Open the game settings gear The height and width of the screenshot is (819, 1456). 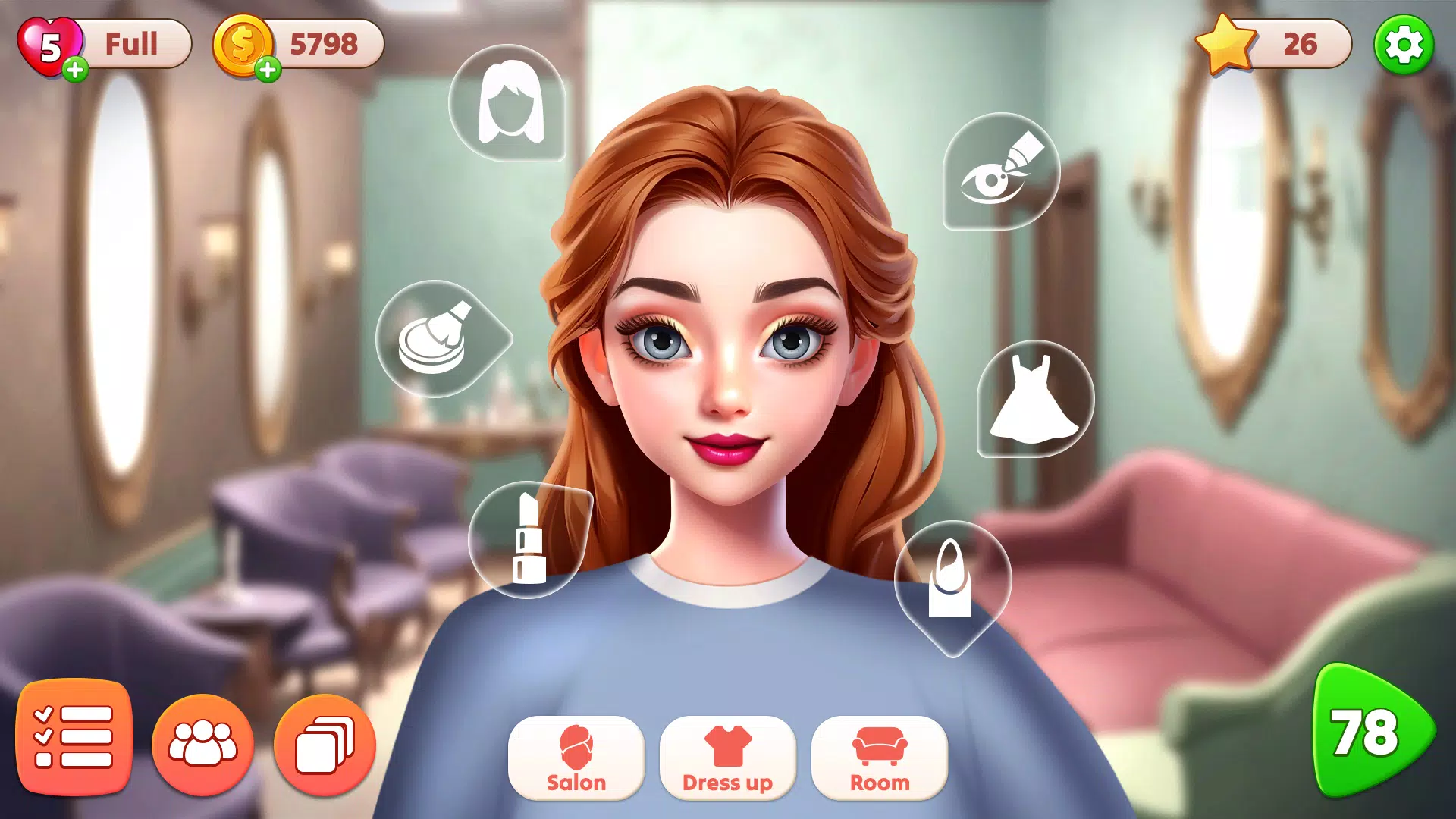1407,45
